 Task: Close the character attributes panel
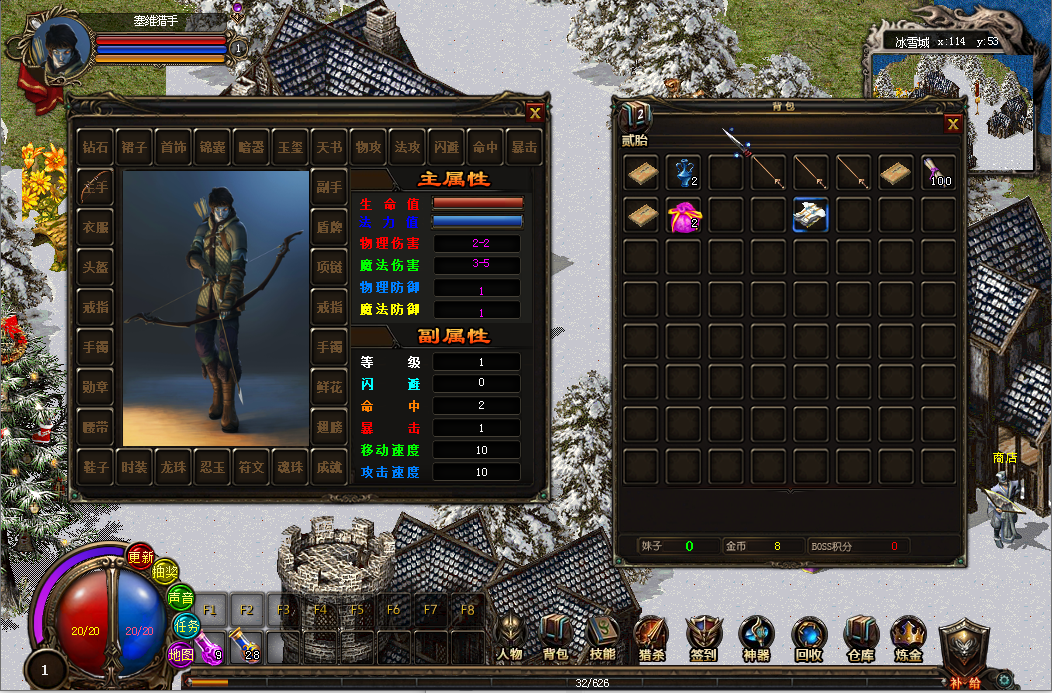[x=535, y=113]
